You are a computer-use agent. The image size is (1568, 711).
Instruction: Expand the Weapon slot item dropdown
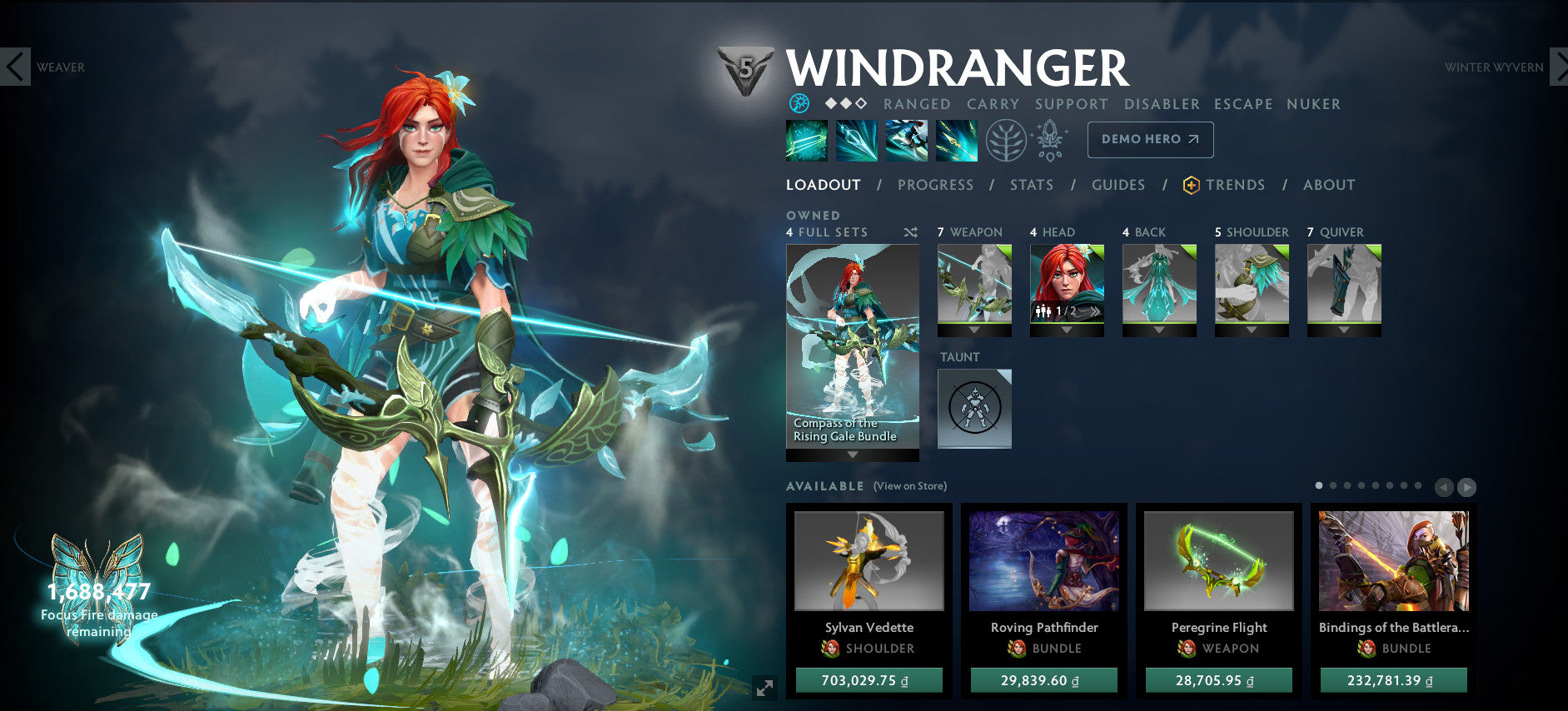973,331
